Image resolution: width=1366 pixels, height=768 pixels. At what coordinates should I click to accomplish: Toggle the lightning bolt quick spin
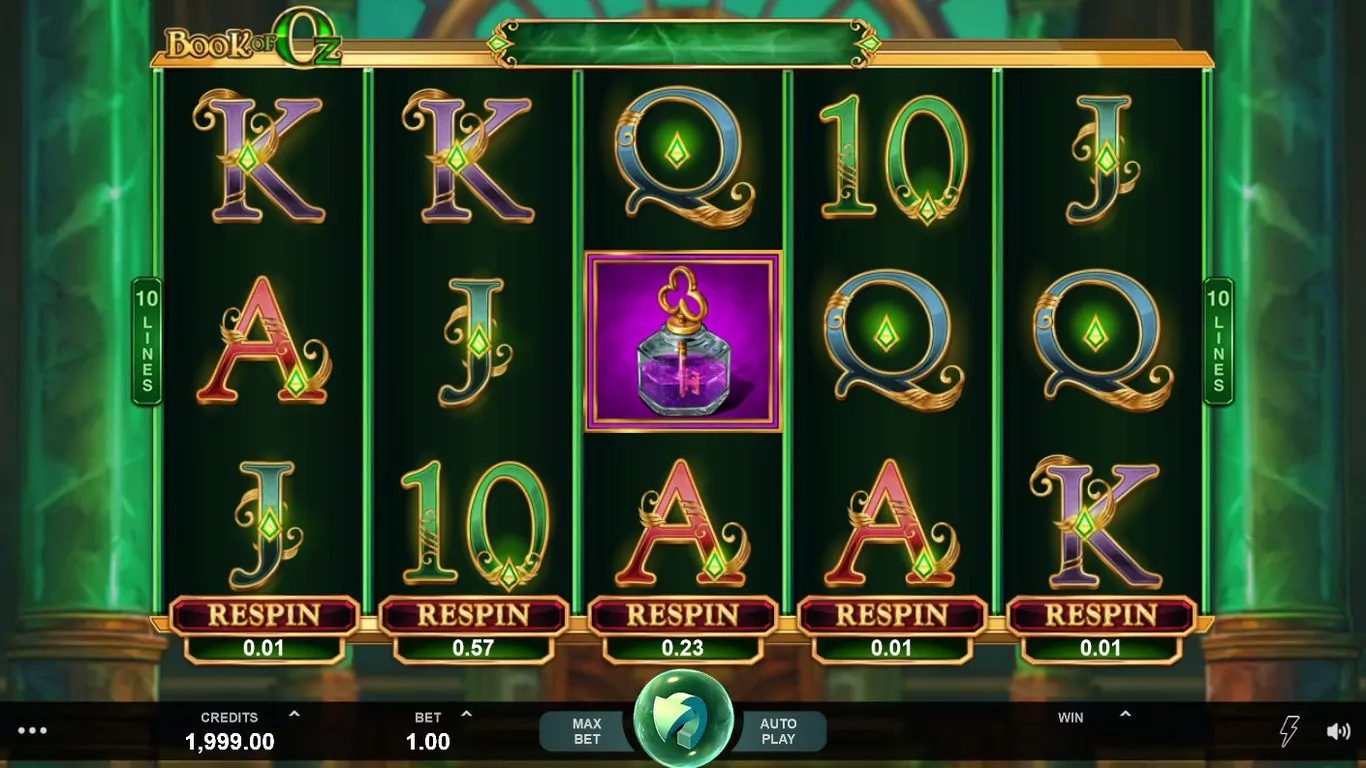[x=1289, y=731]
